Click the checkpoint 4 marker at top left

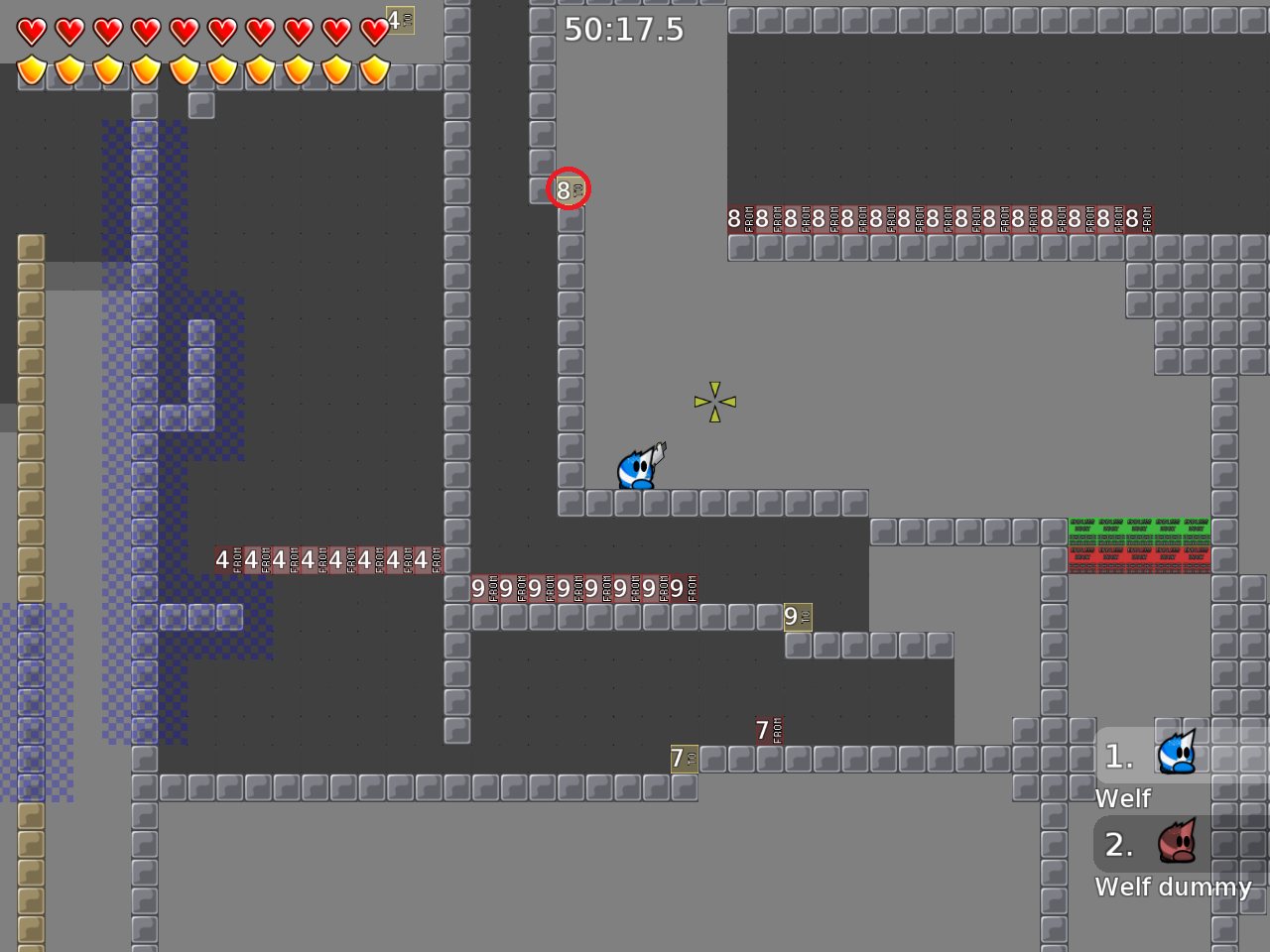click(399, 20)
